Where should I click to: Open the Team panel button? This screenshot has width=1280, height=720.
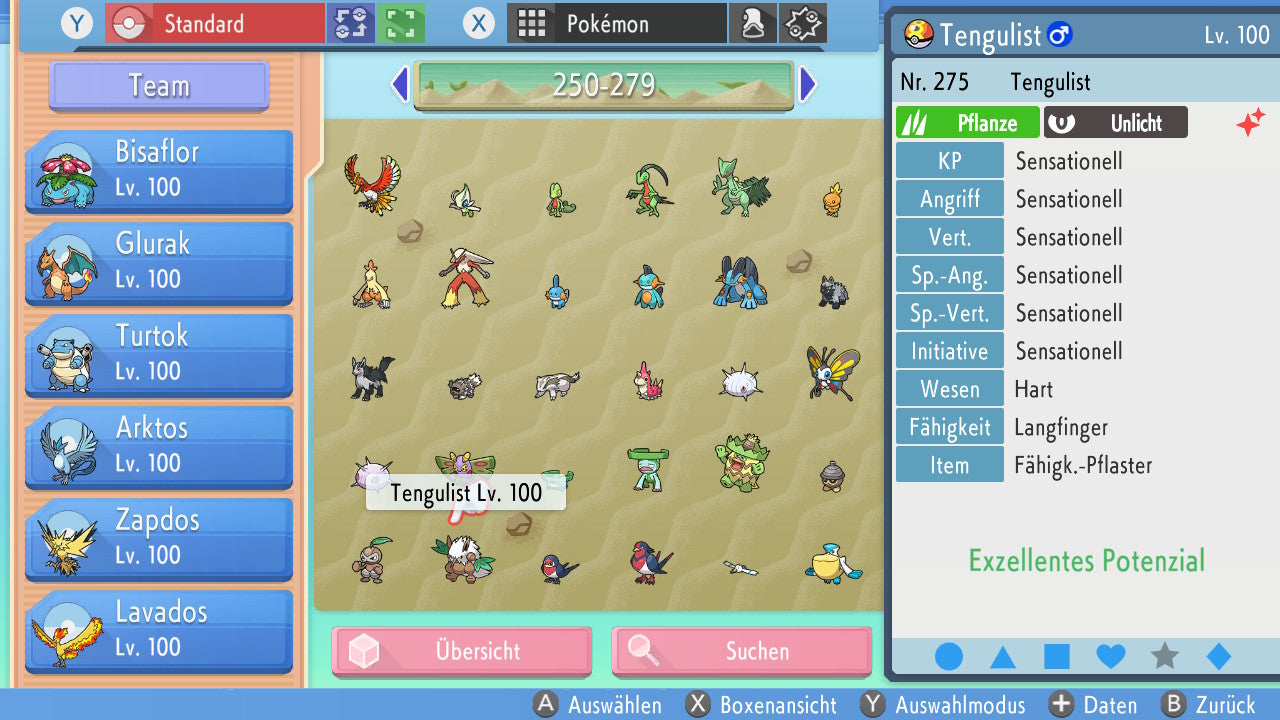point(159,86)
